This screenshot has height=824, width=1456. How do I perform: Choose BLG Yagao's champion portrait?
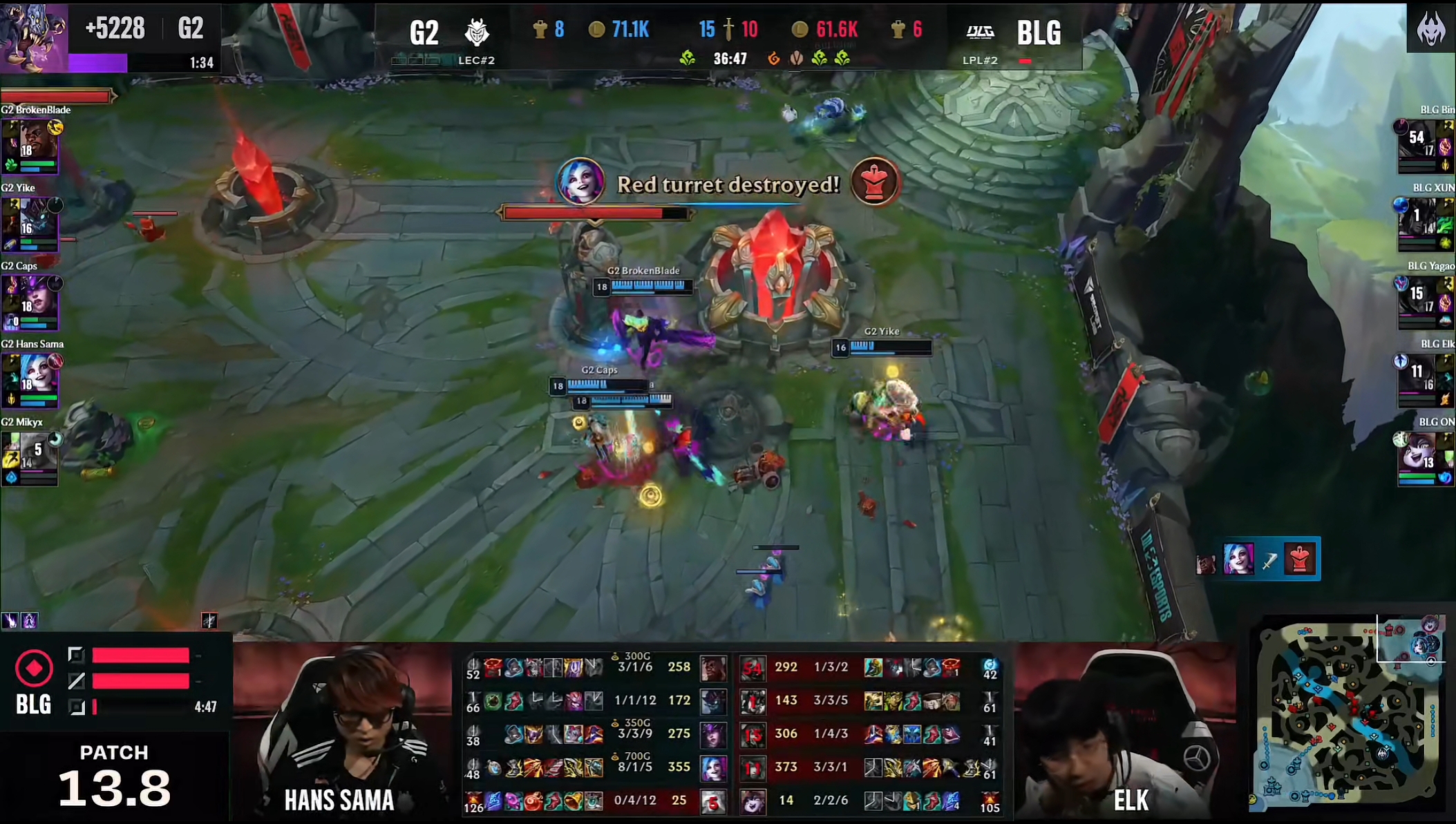1419,298
